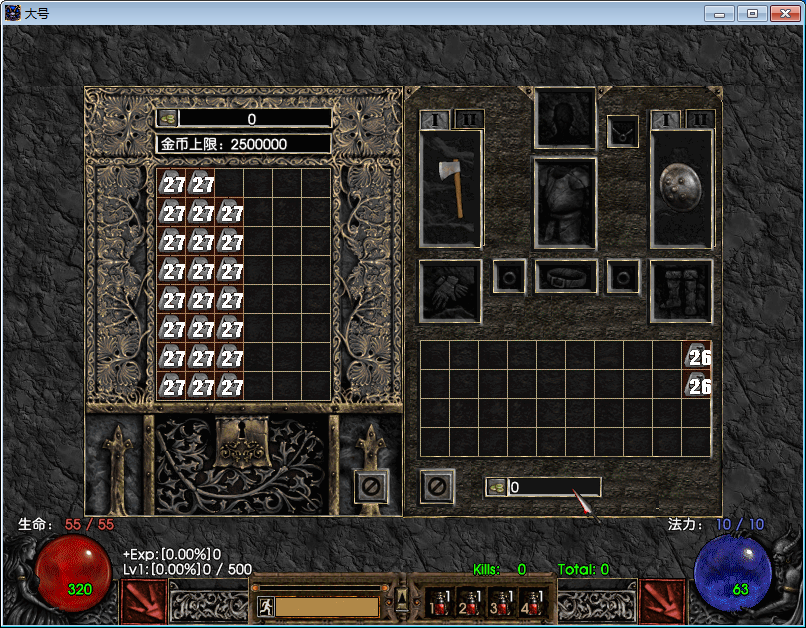Close the inventory panel with its cancel button
806x628 pixels.
tap(437, 487)
